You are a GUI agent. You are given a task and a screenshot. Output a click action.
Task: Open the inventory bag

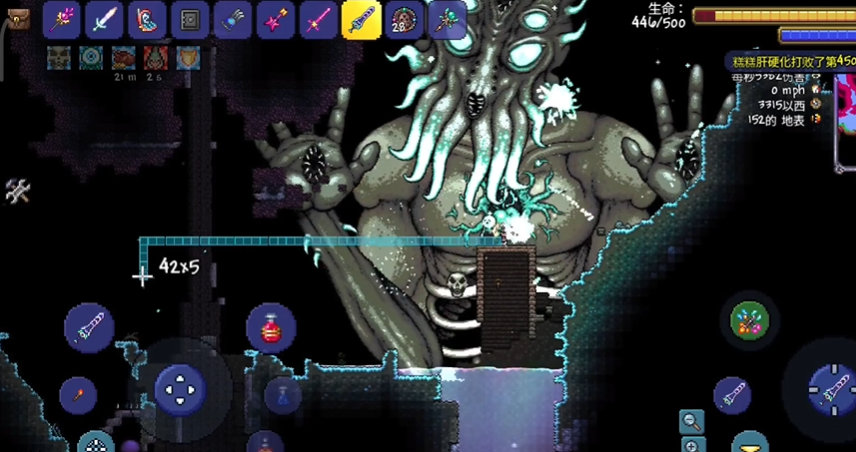coord(17,18)
